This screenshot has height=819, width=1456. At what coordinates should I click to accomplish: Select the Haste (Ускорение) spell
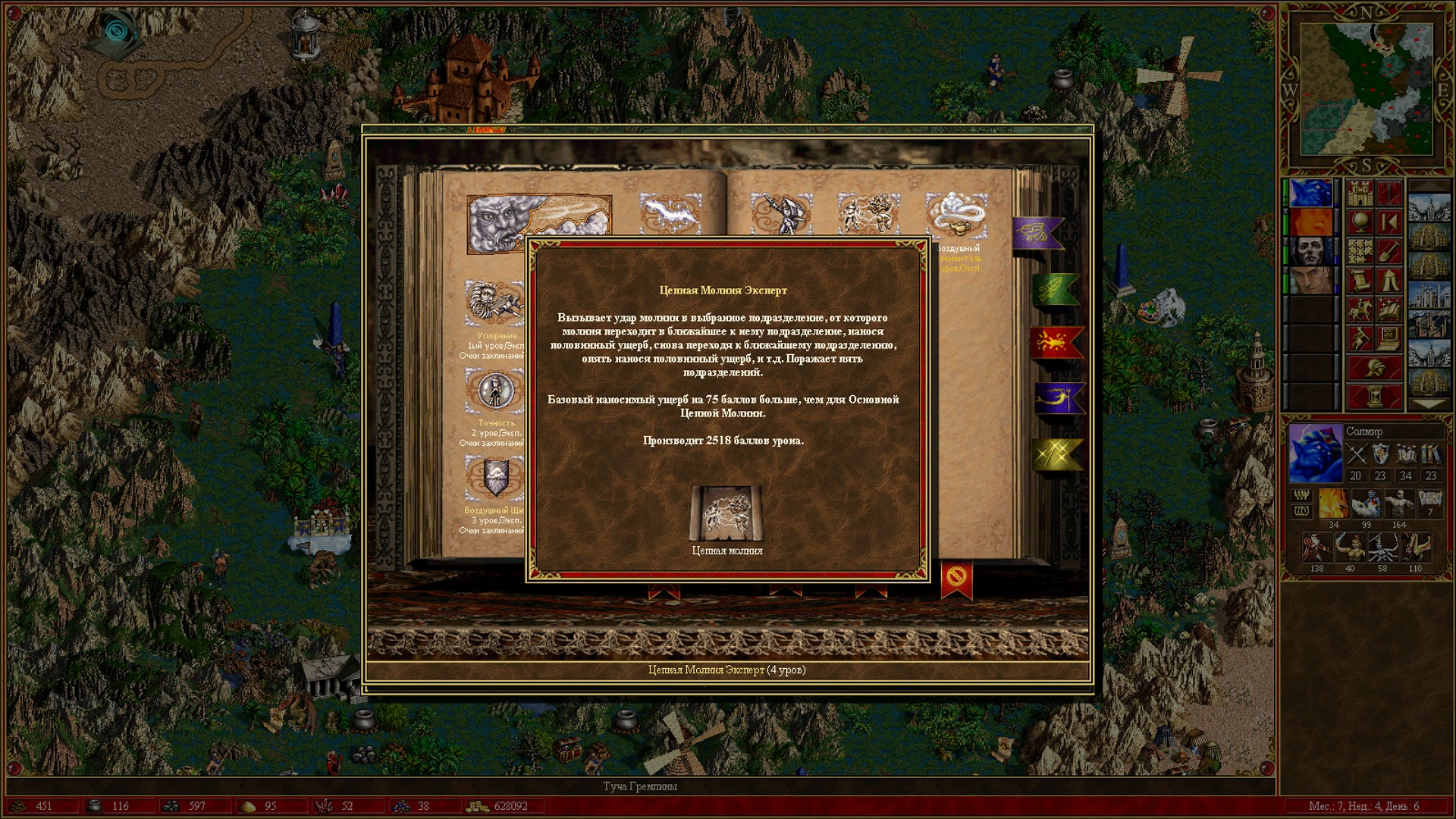point(494,303)
